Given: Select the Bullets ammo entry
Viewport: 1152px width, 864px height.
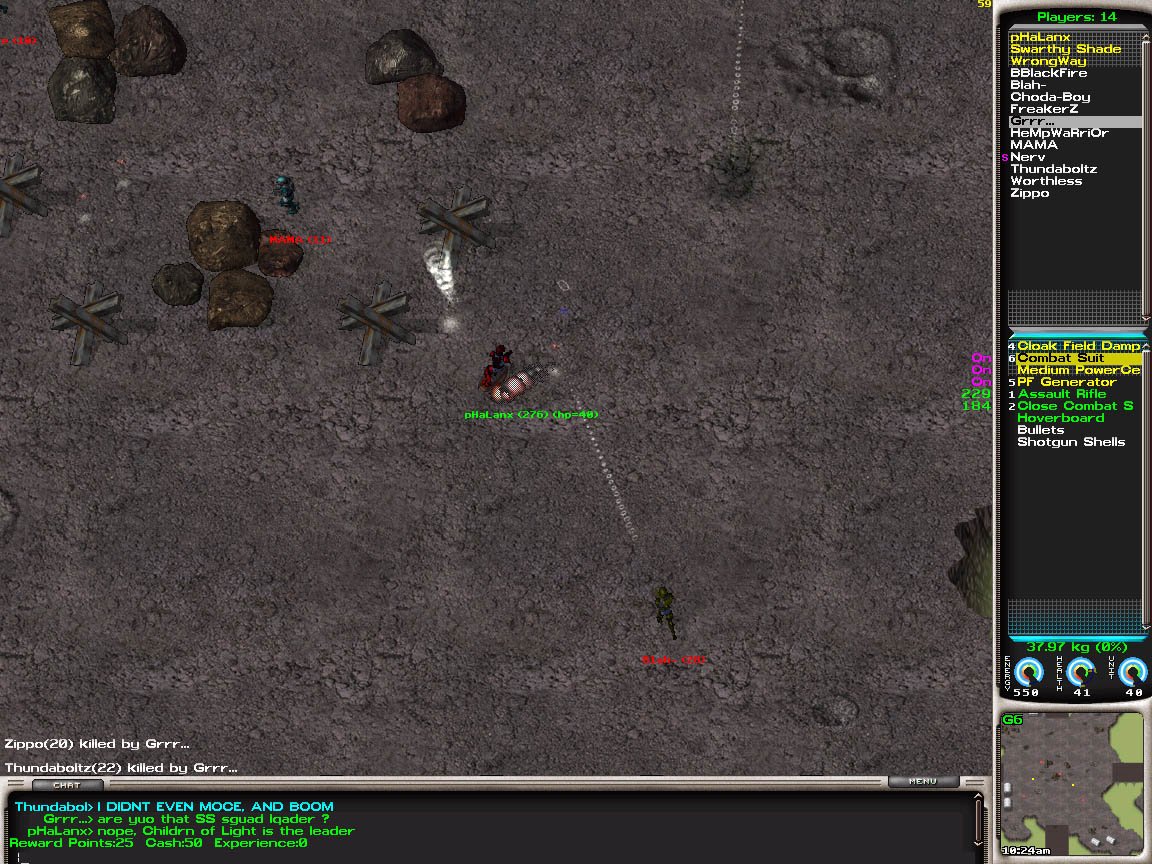Looking at the screenshot, I should click(x=1040, y=430).
